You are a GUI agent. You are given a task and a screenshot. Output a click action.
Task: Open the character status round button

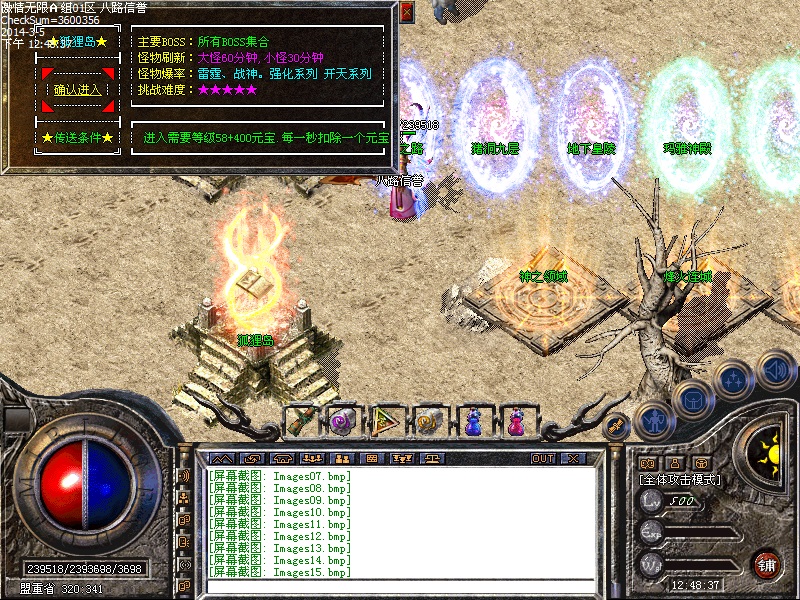(x=653, y=420)
